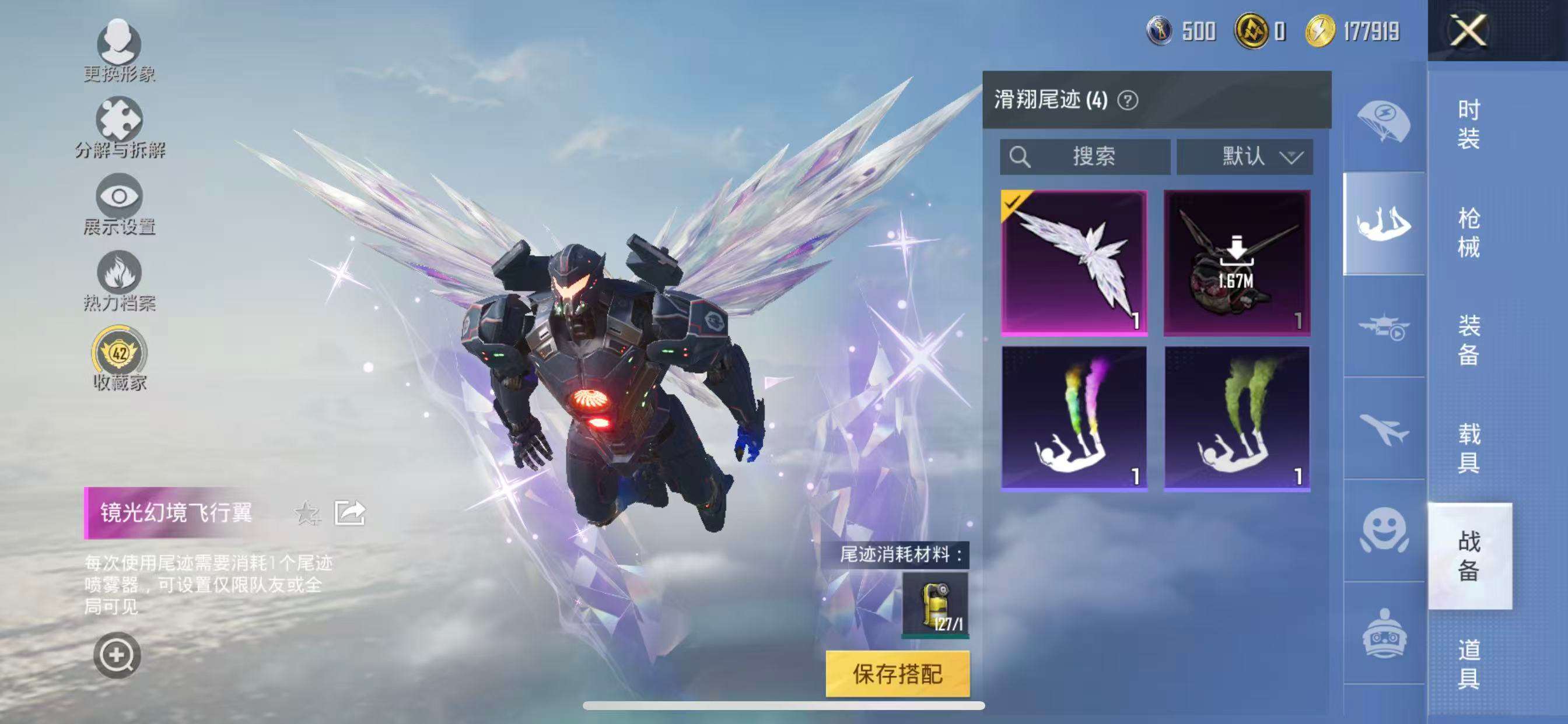Show help for 滑翔尾迹 question mark
This screenshot has height=724, width=1568.
tap(1128, 100)
